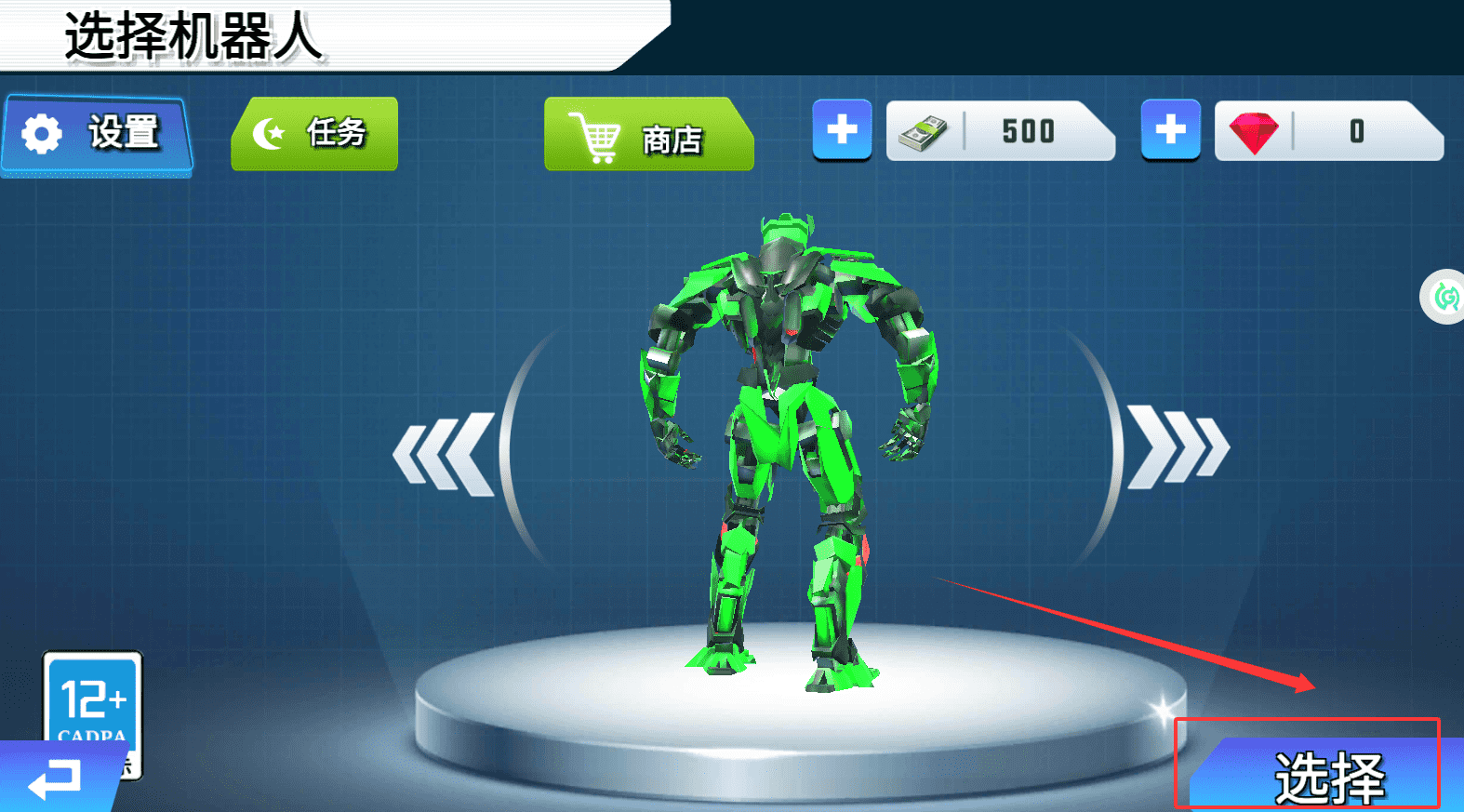Viewport: 1464px width, 812px height.
Task: Open the 任务 missions panel
Action: [314, 134]
